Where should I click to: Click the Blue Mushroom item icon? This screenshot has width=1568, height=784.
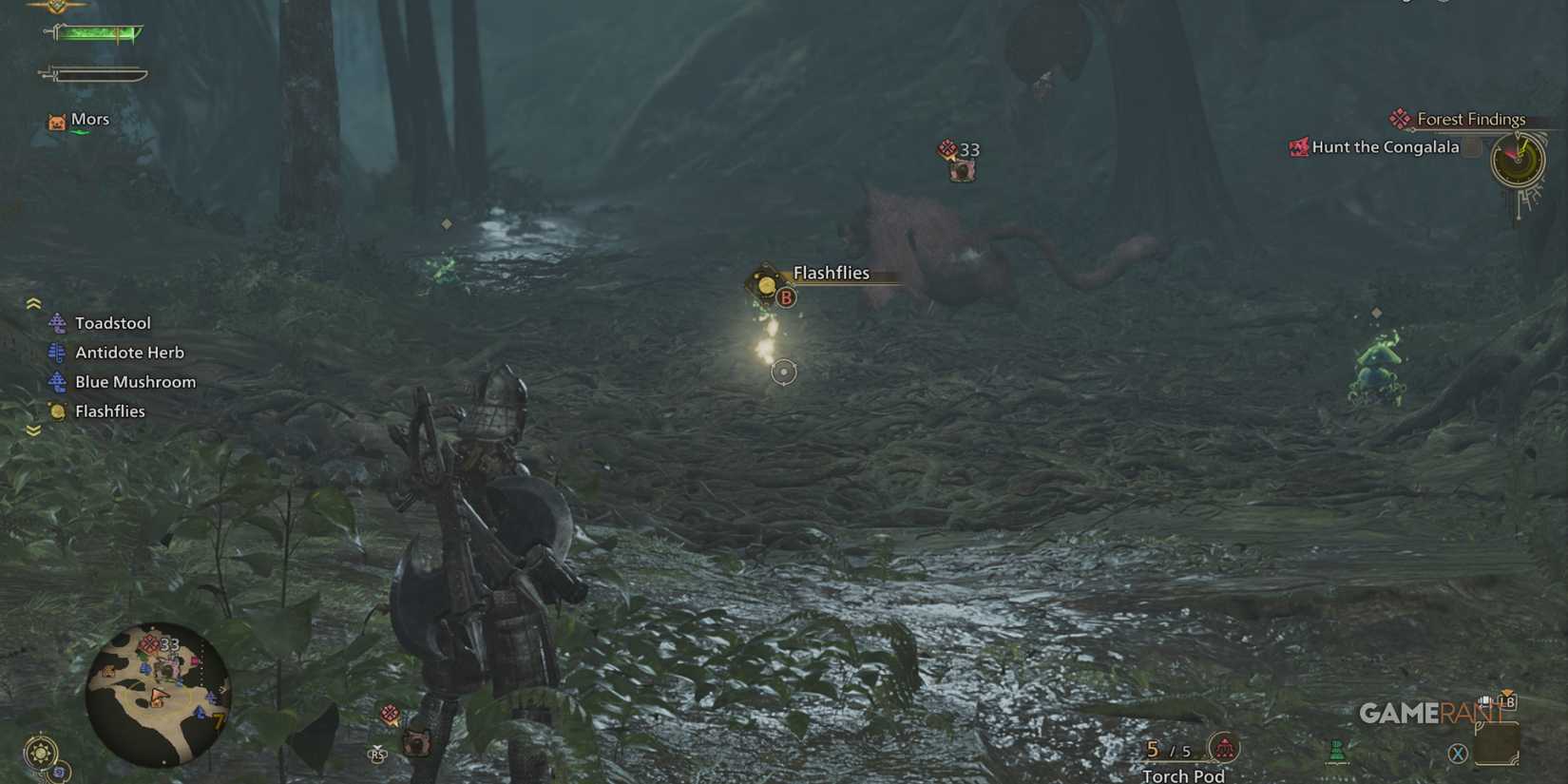coord(57,381)
